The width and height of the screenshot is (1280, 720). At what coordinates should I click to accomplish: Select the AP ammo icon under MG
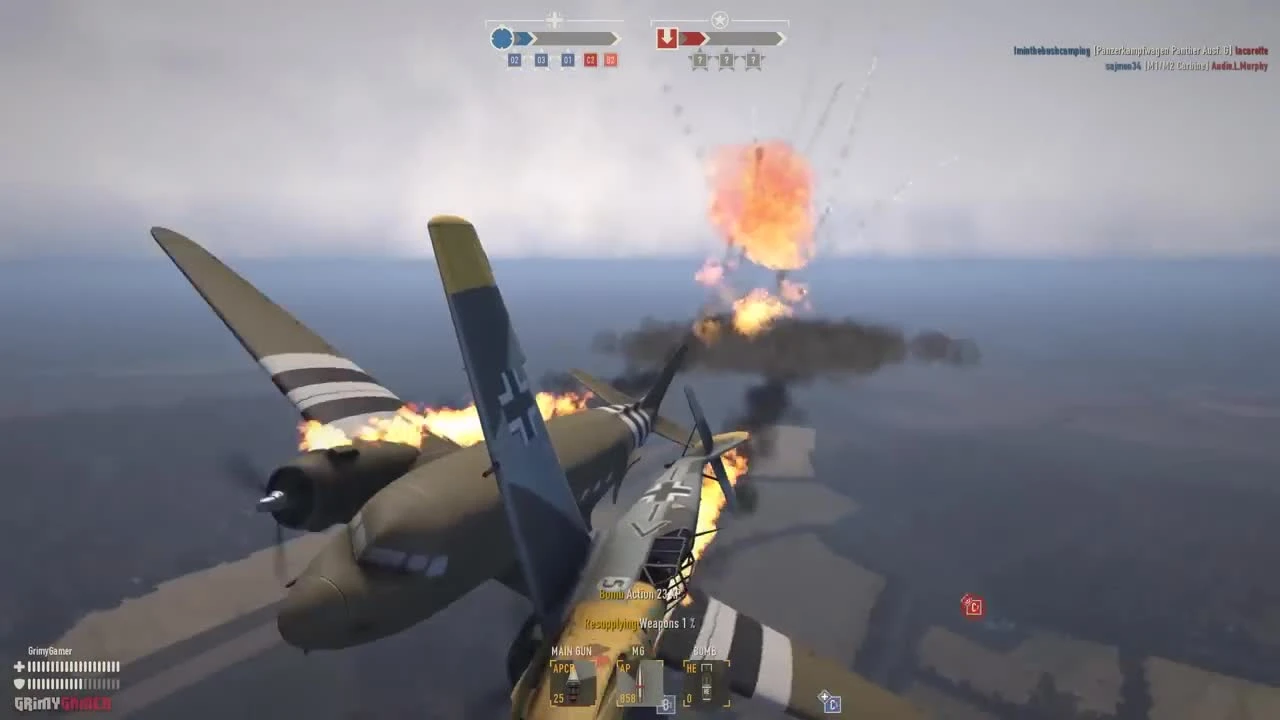click(640, 684)
